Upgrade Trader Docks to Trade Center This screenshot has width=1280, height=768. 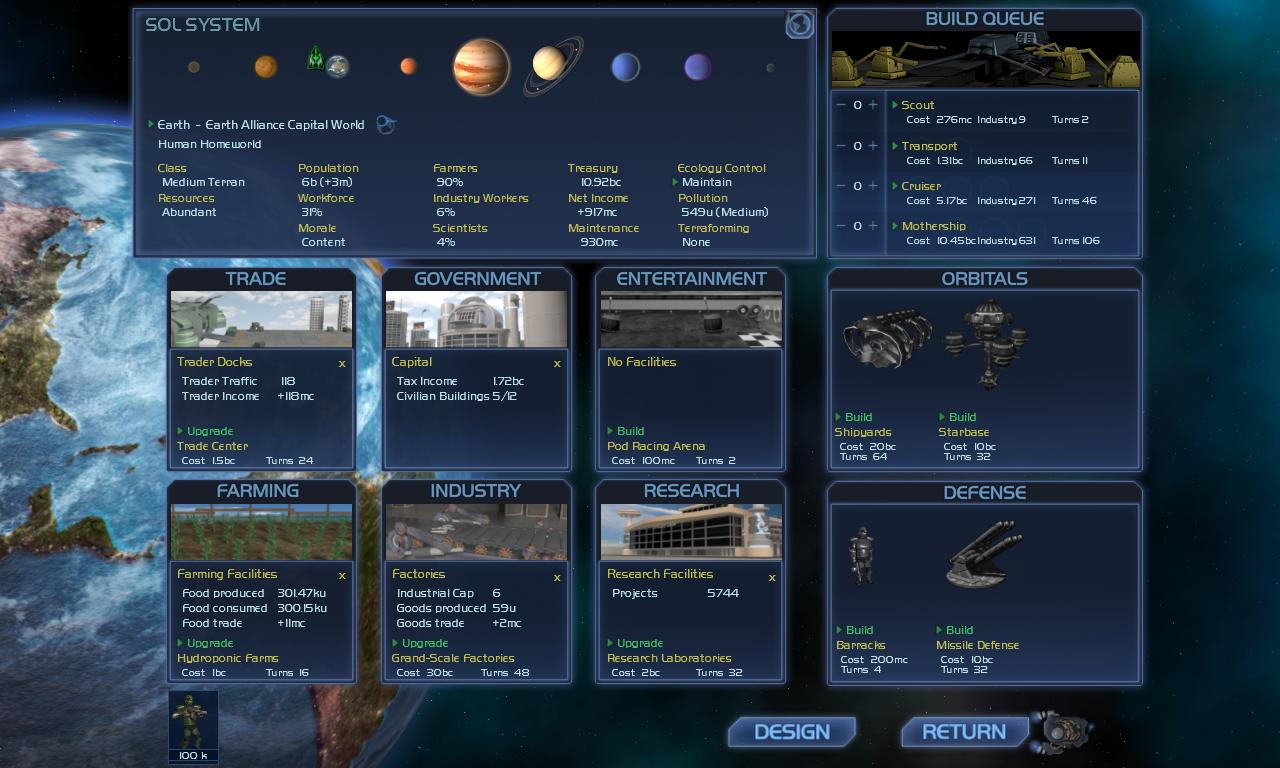pyautogui.click(x=209, y=431)
